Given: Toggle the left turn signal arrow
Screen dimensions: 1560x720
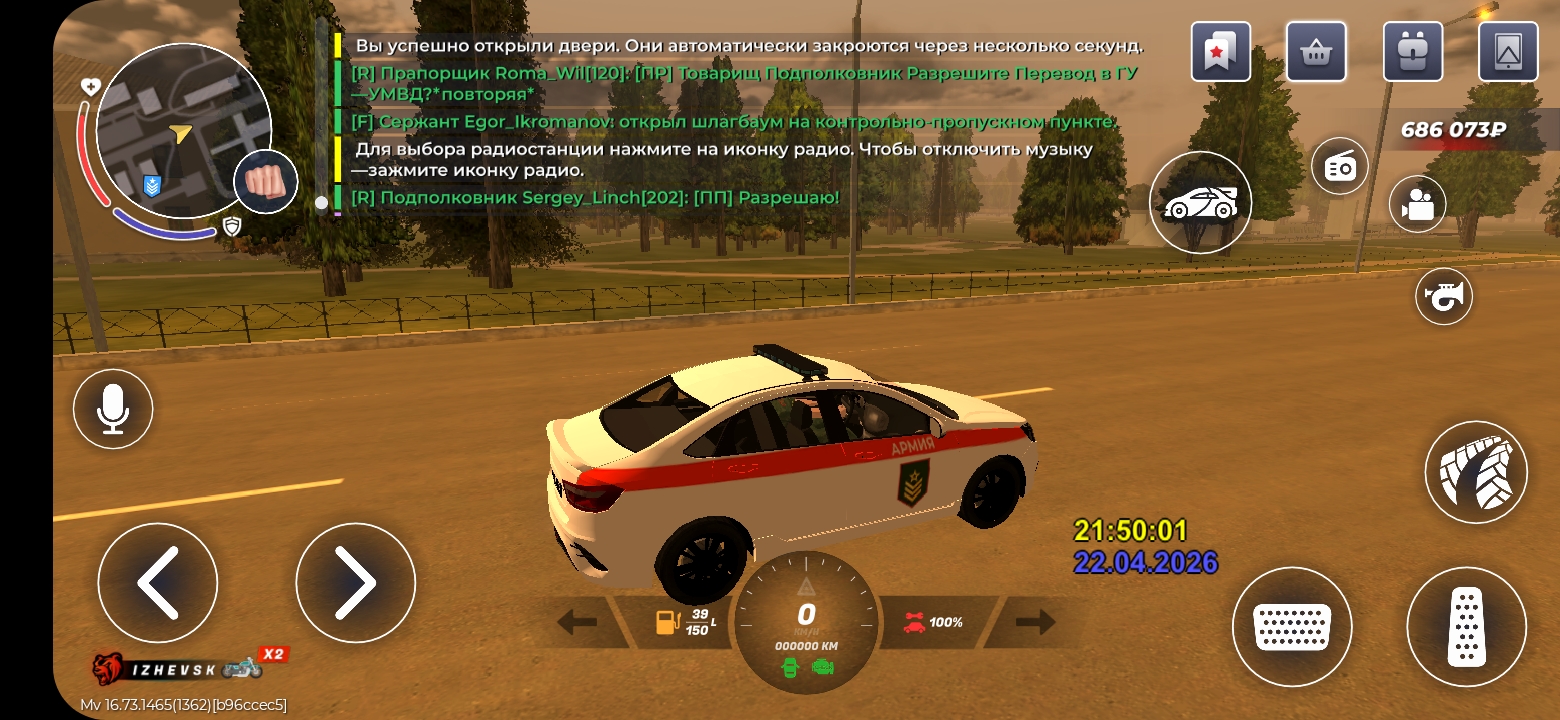Looking at the screenshot, I should [x=577, y=623].
